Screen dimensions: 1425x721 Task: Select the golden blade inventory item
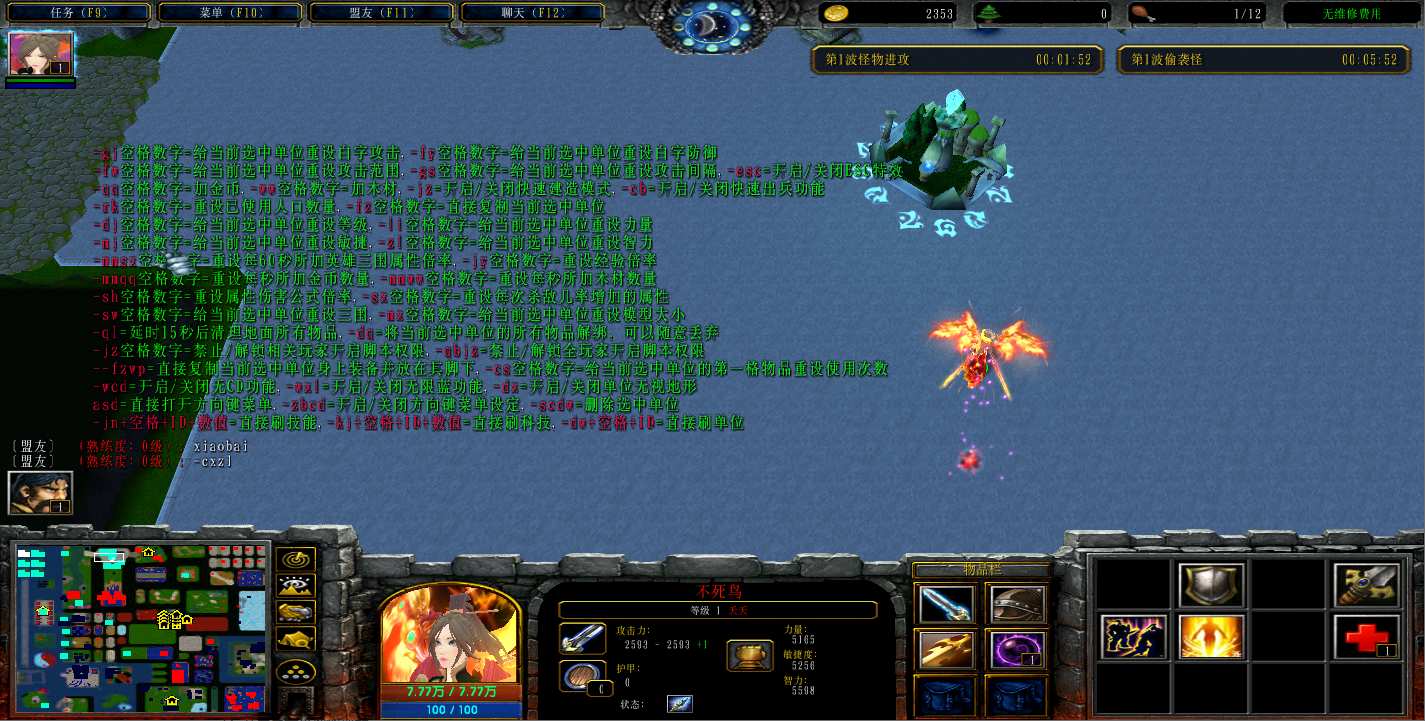pos(945,650)
